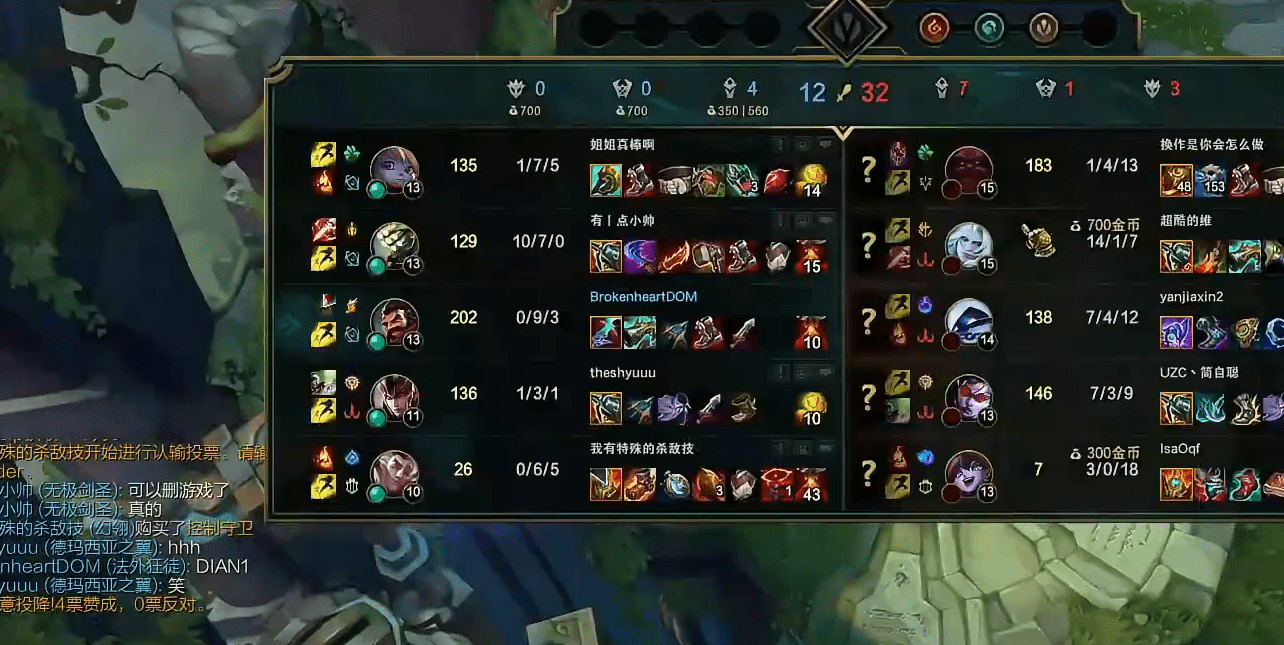The width and height of the screenshot is (1284, 645).
Task: Click the red potion item with count 43
Action: (x=811, y=485)
